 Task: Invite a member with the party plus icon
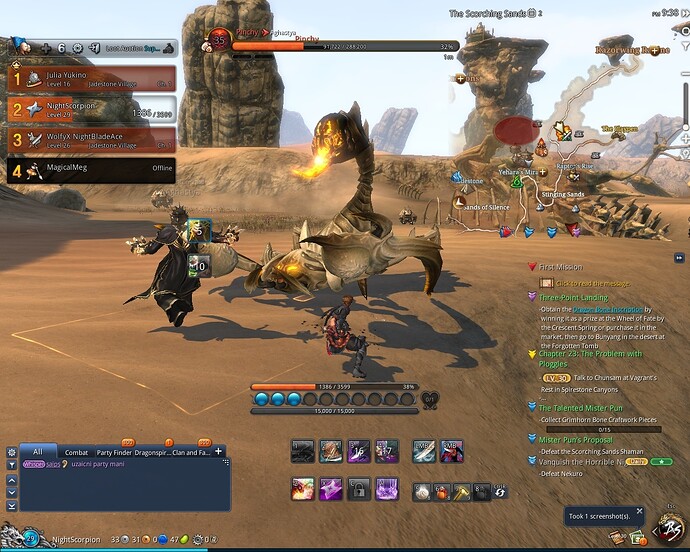45,47
